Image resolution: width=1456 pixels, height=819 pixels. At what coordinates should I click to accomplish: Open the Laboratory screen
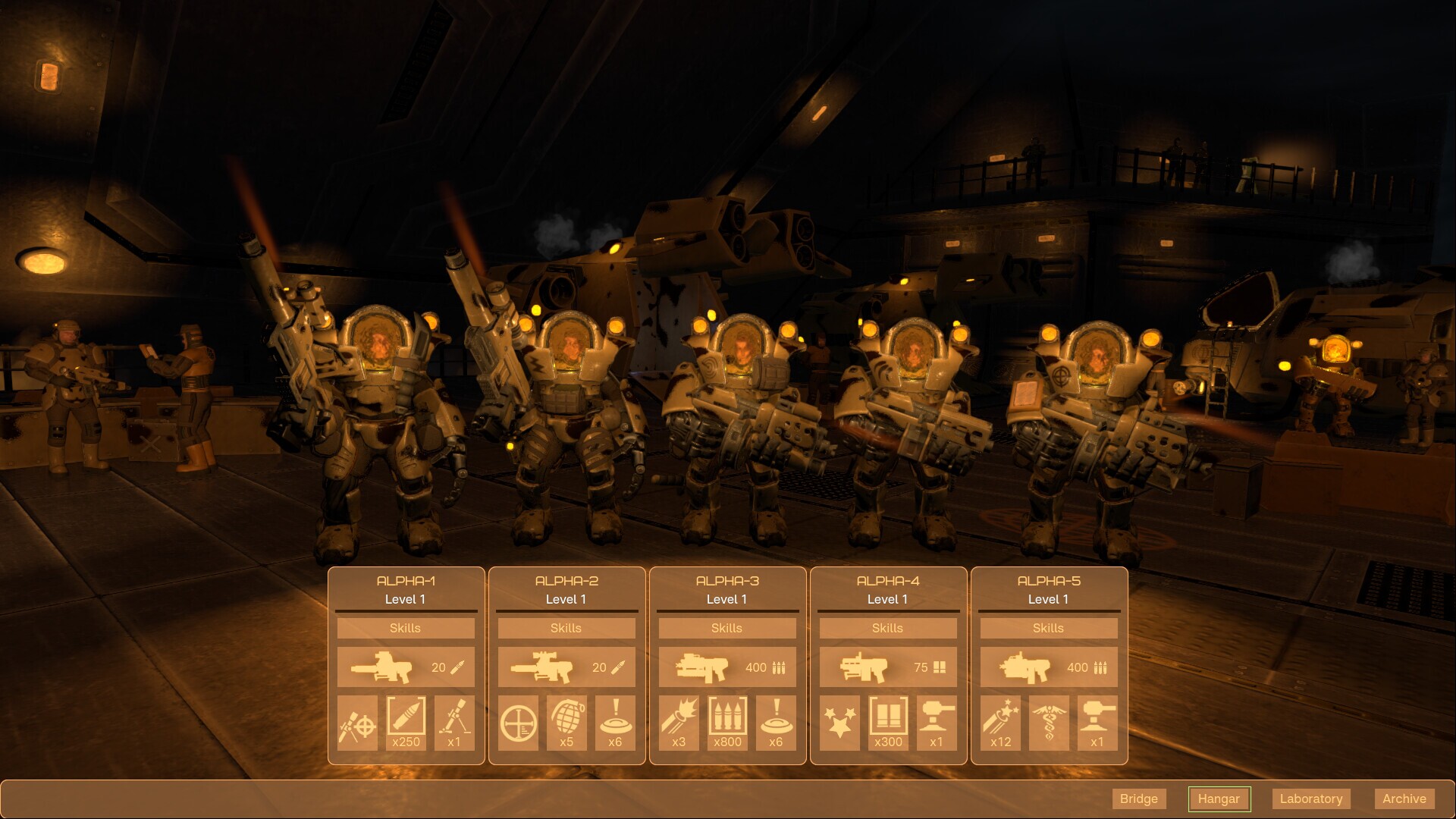[1311, 799]
